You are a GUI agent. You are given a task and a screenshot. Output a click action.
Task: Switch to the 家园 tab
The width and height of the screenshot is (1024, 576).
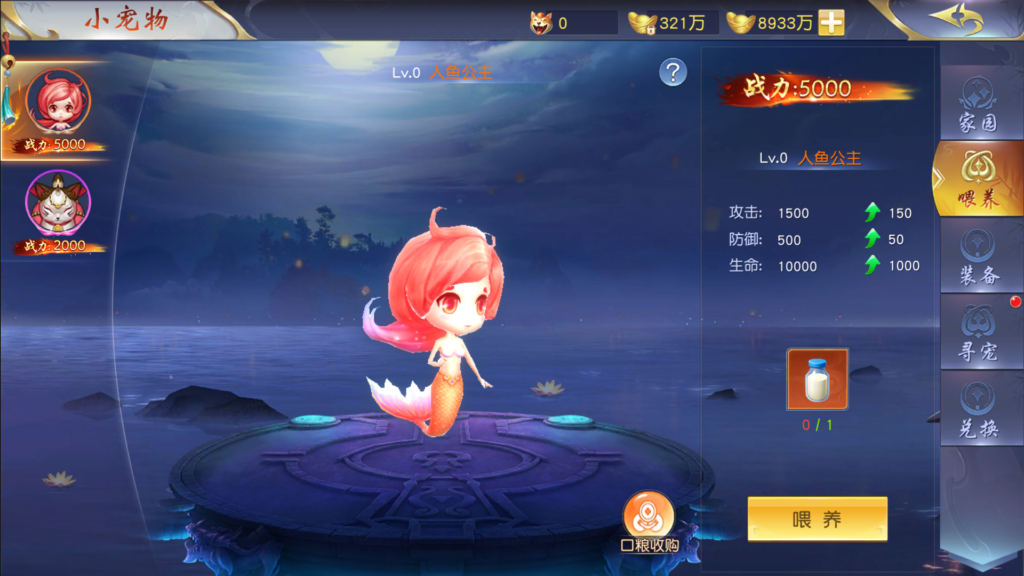point(978,105)
